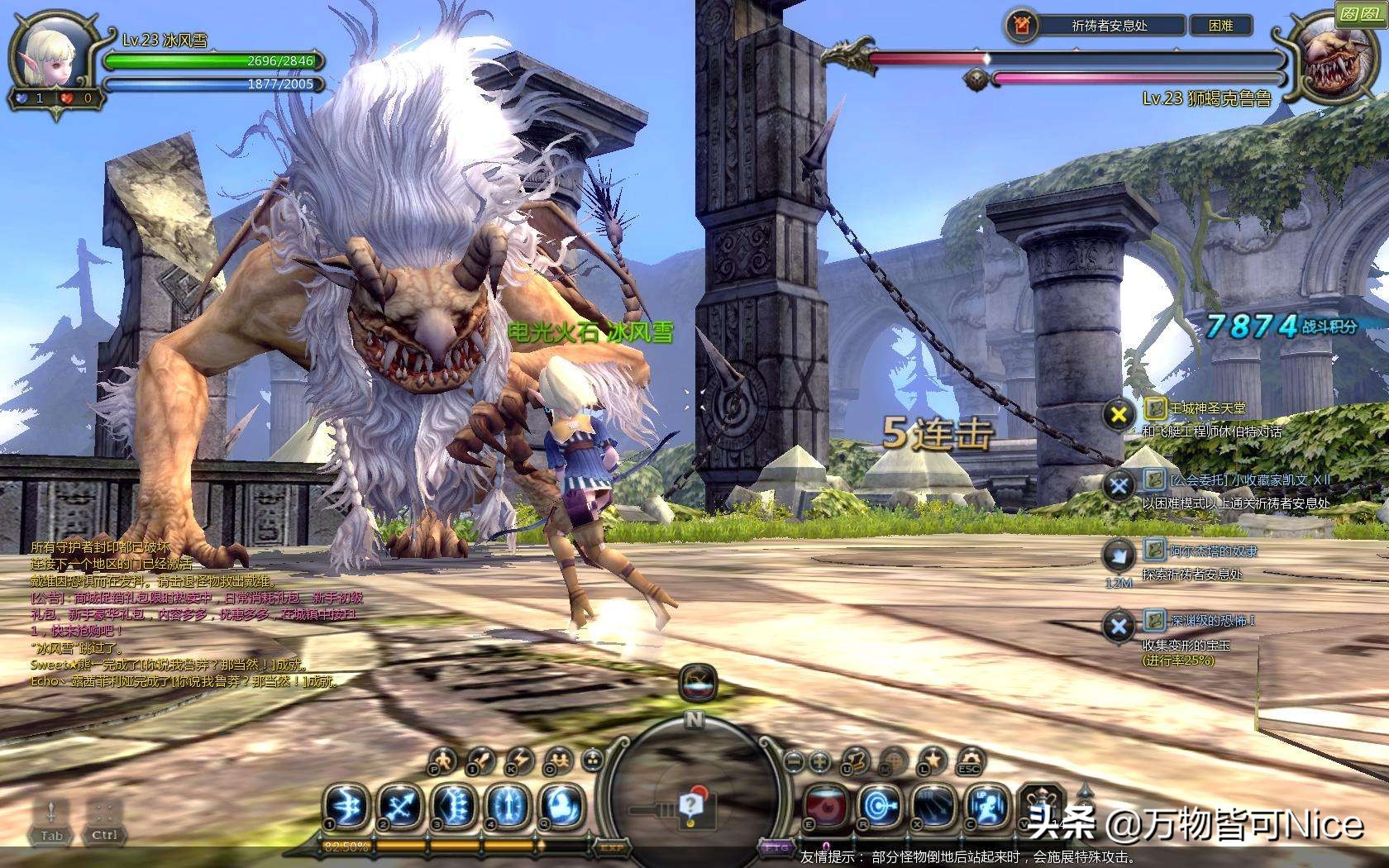This screenshot has width=1389, height=868.
Task: Open the community friends icon
Action: click(x=557, y=760)
